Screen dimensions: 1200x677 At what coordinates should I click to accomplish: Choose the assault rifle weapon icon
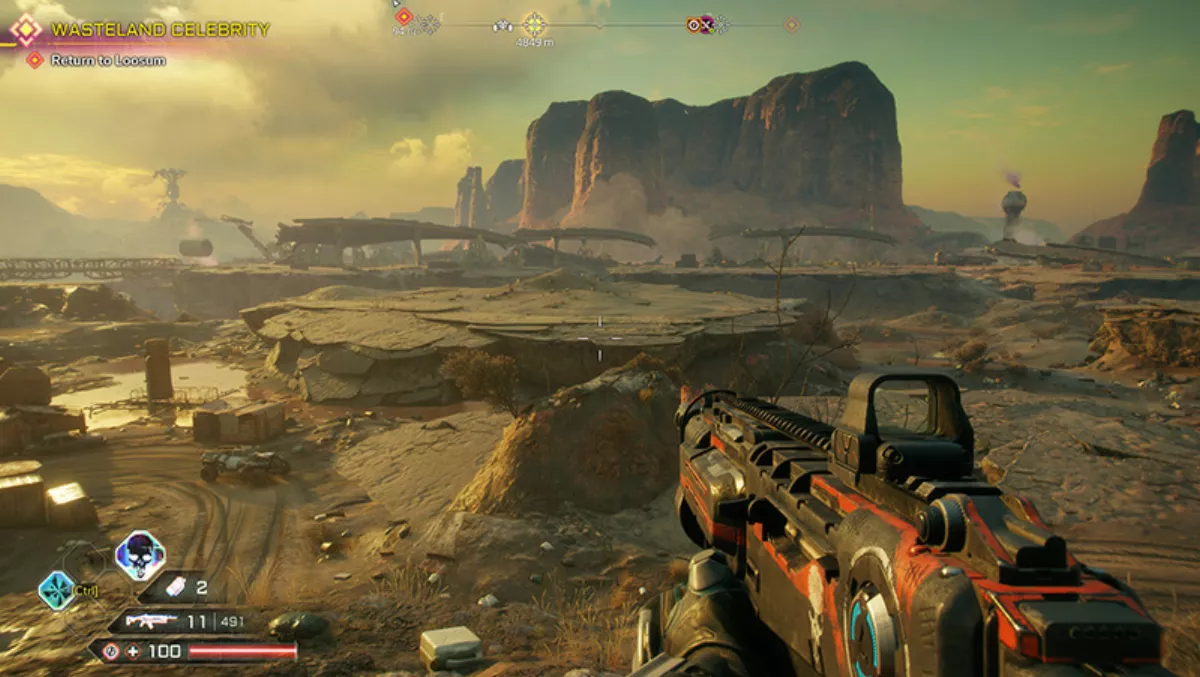point(150,621)
